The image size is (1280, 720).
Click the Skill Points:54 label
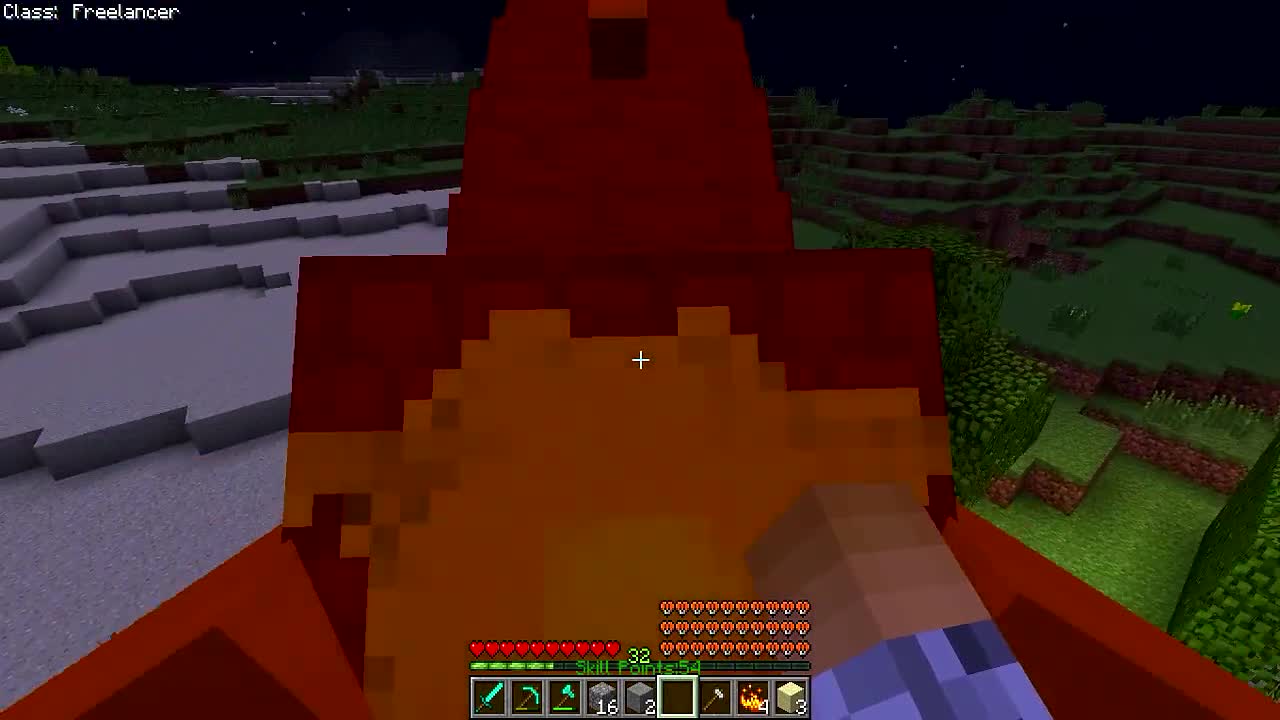click(x=637, y=665)
